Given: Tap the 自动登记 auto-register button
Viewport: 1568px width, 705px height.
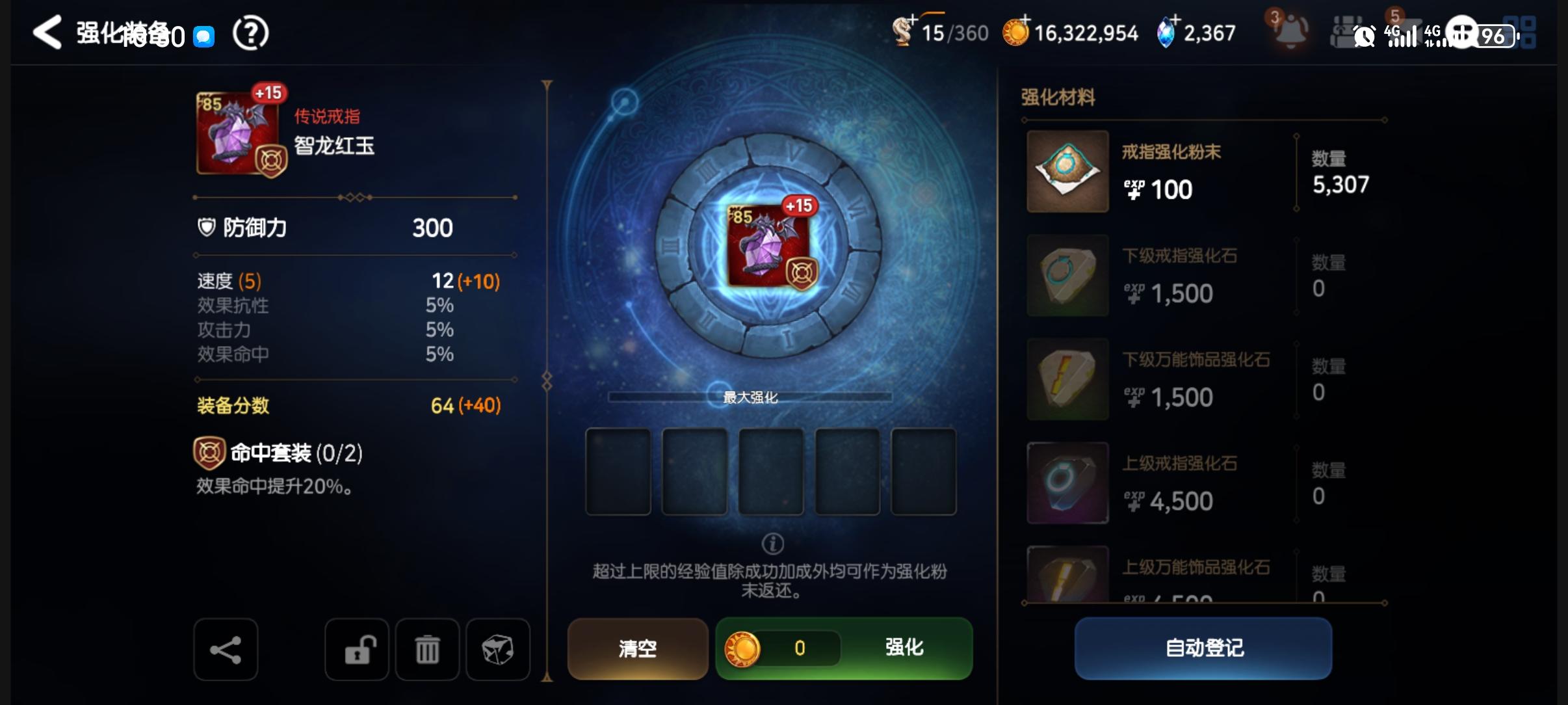Looking at the screenshot, I should [1202, 648].
